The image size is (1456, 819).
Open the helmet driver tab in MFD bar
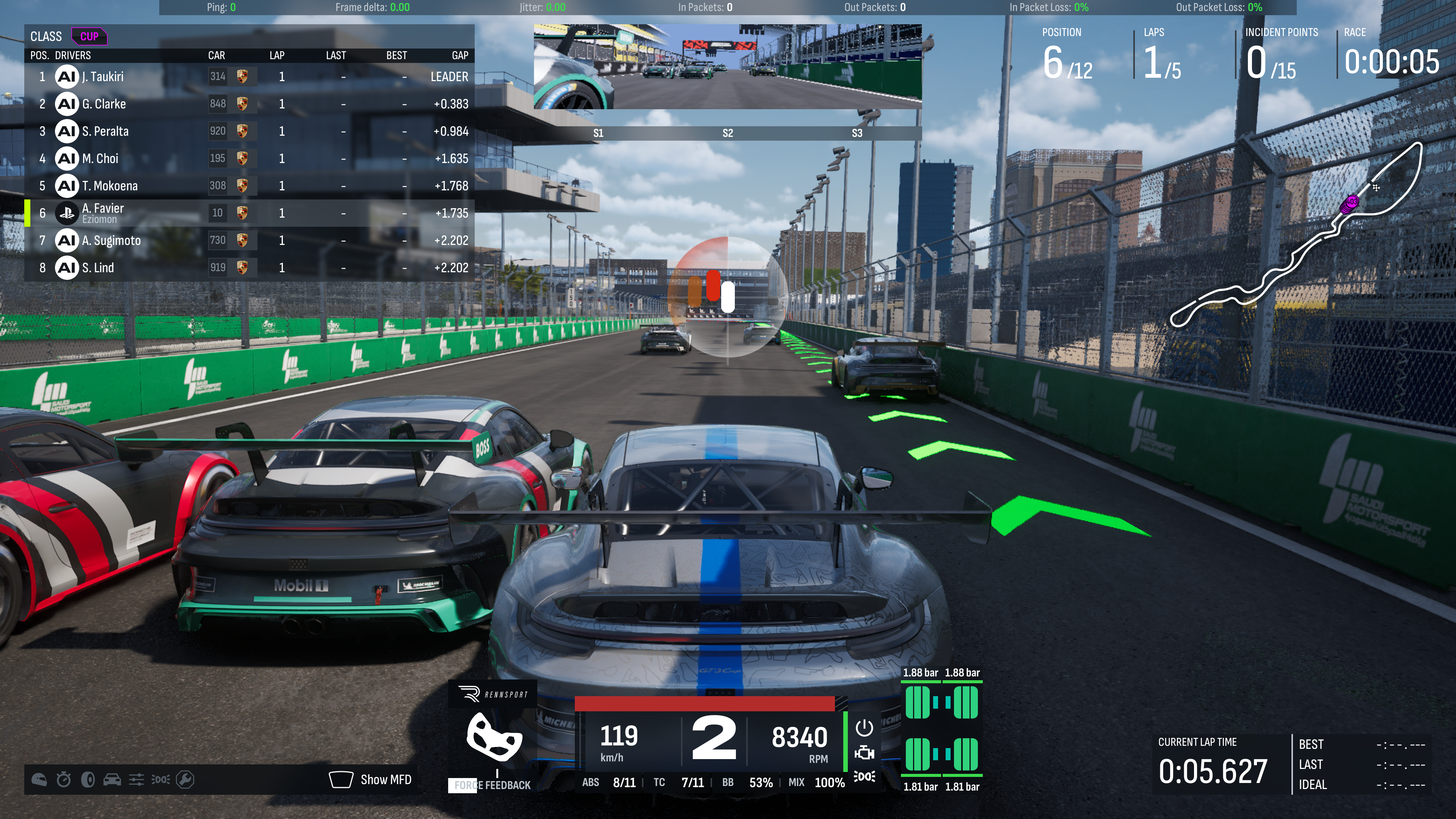[x=39, y=780]
